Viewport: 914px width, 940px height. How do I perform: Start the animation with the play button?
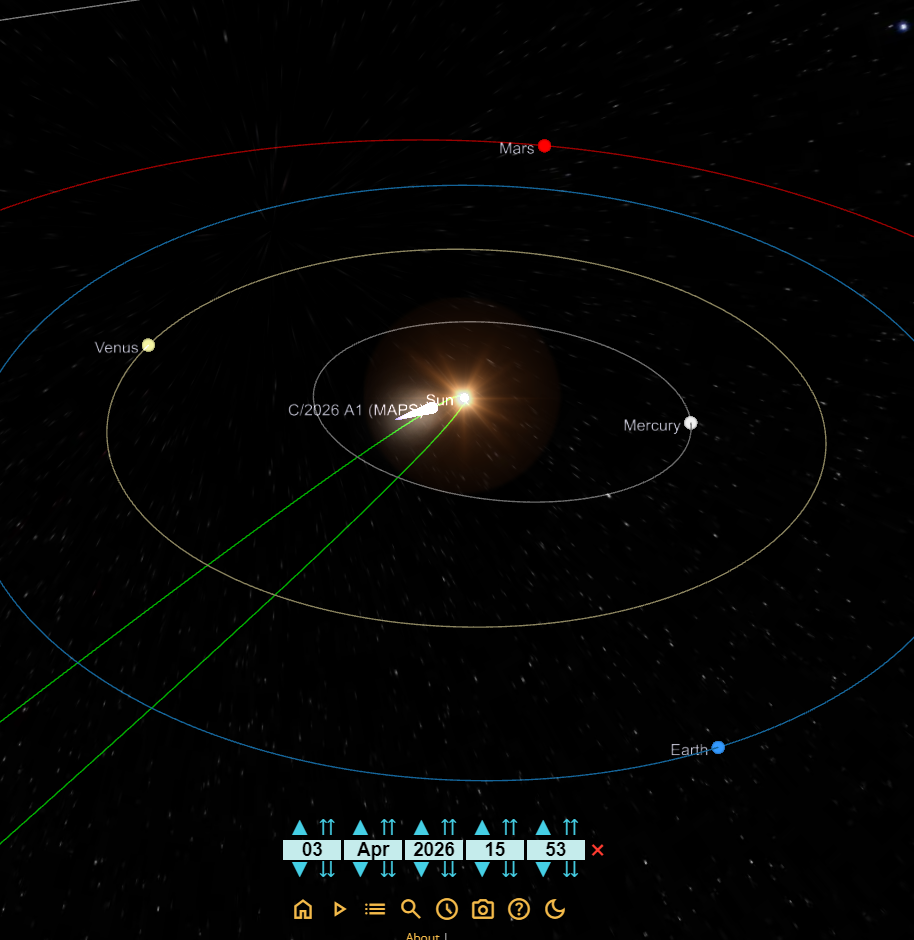point(339,909)
